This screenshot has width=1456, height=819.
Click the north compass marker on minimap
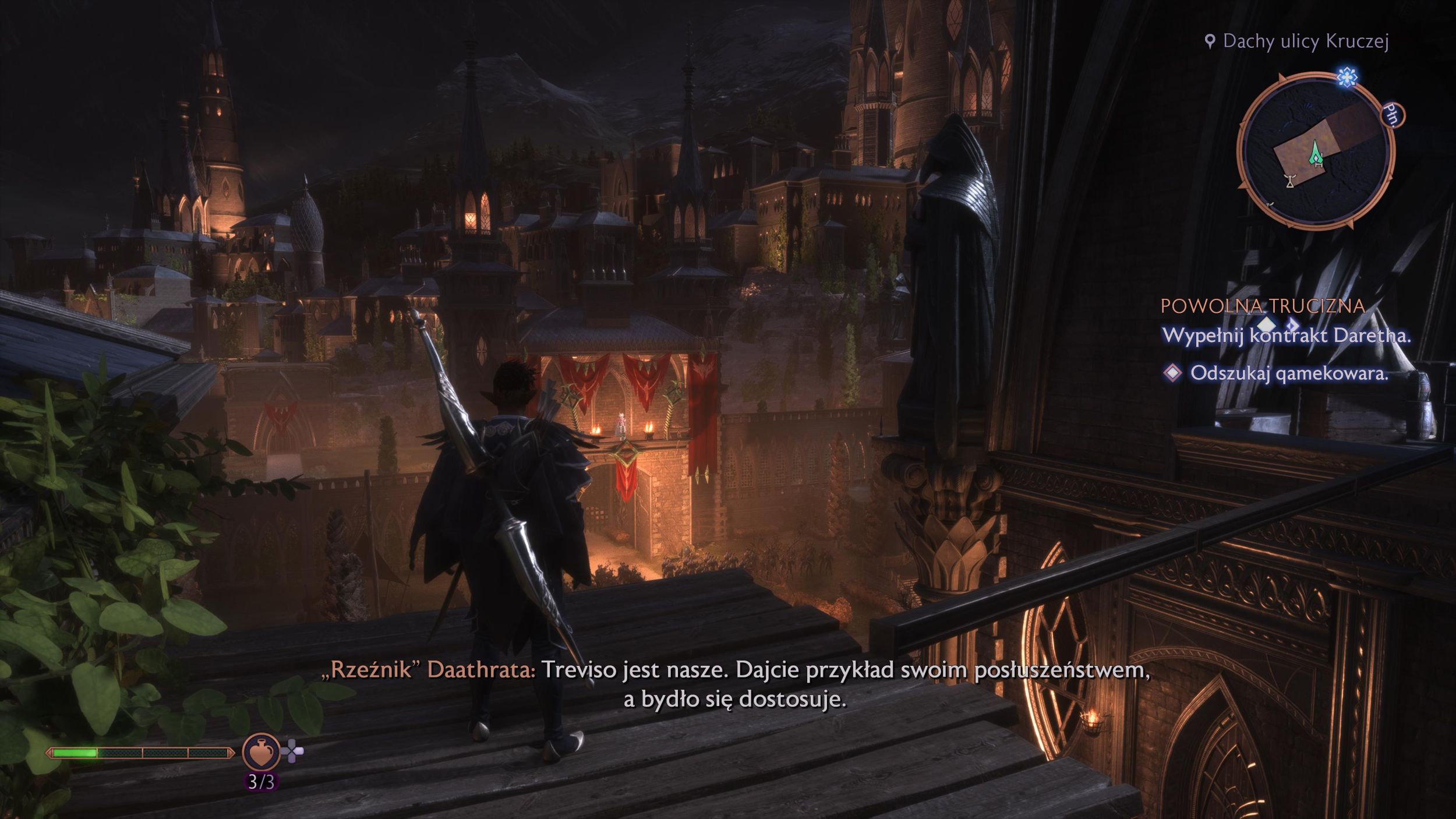[1392, 115]
